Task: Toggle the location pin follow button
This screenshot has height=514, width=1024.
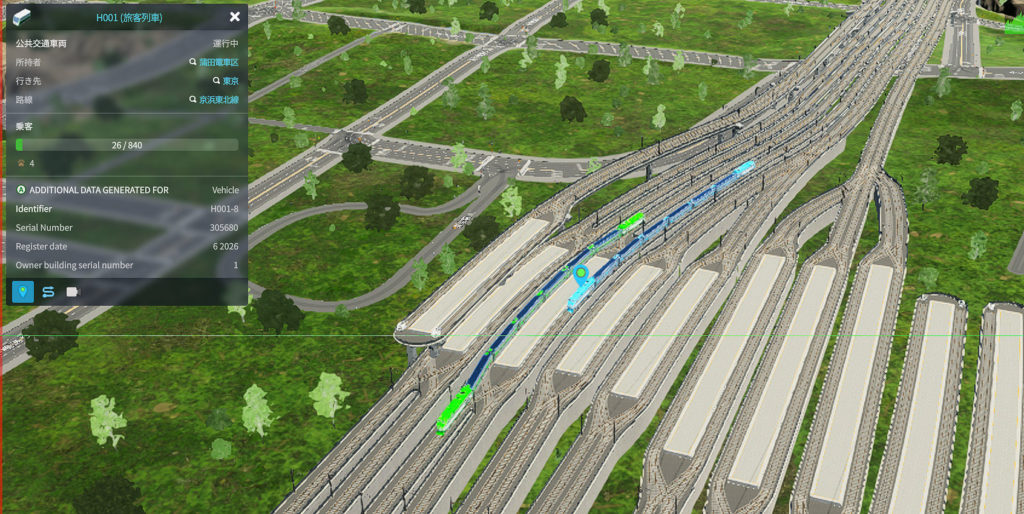Action: tap(22, 292)
